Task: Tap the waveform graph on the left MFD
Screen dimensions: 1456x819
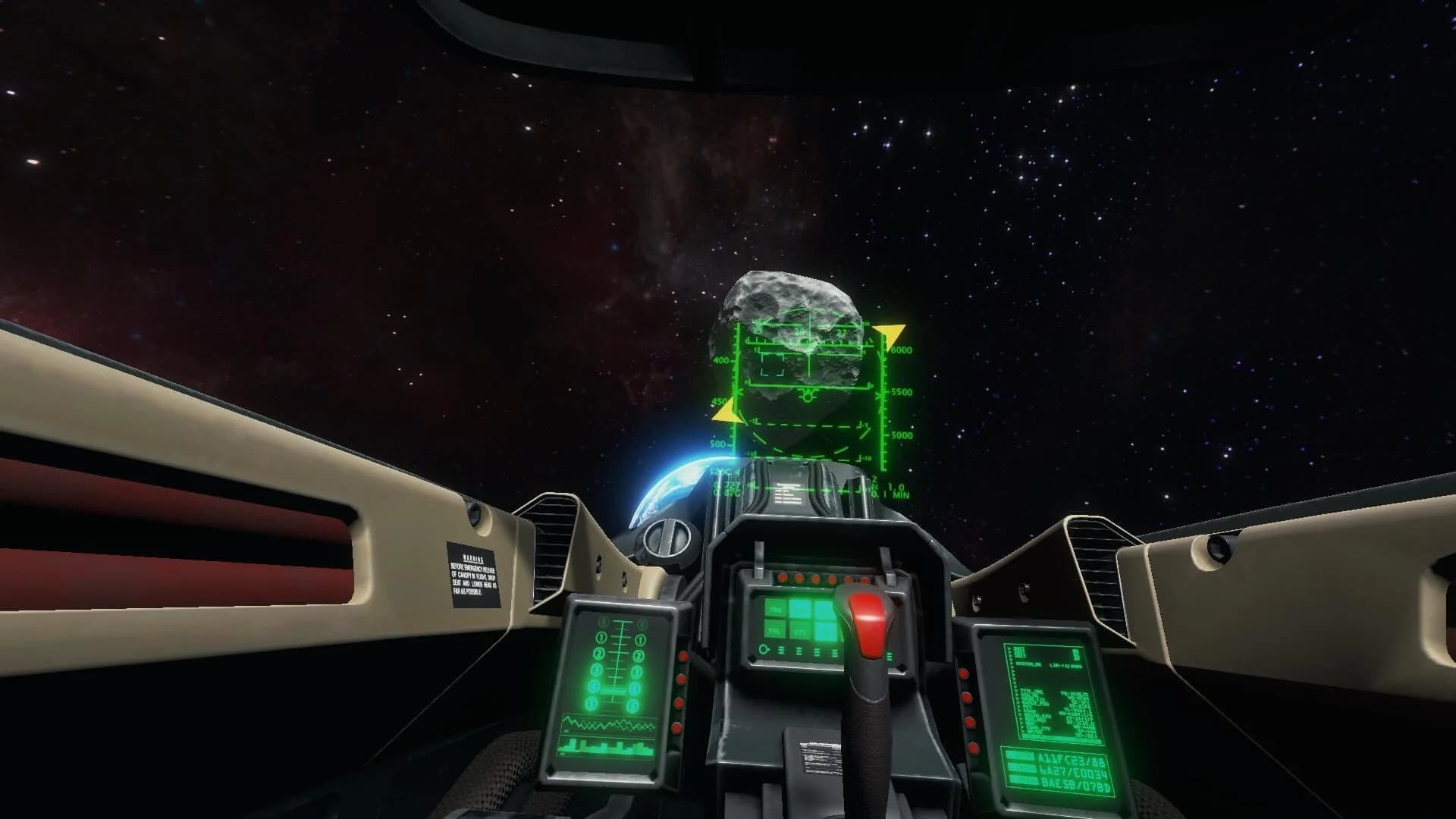Action: [609, 724]
